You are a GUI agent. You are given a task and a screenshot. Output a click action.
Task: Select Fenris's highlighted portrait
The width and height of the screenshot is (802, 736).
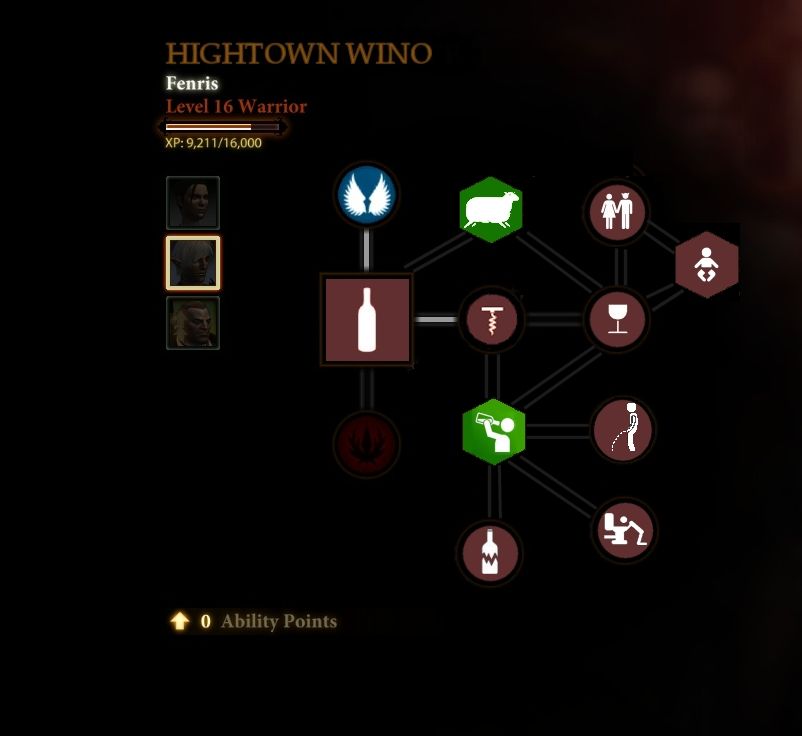(193, 263)
